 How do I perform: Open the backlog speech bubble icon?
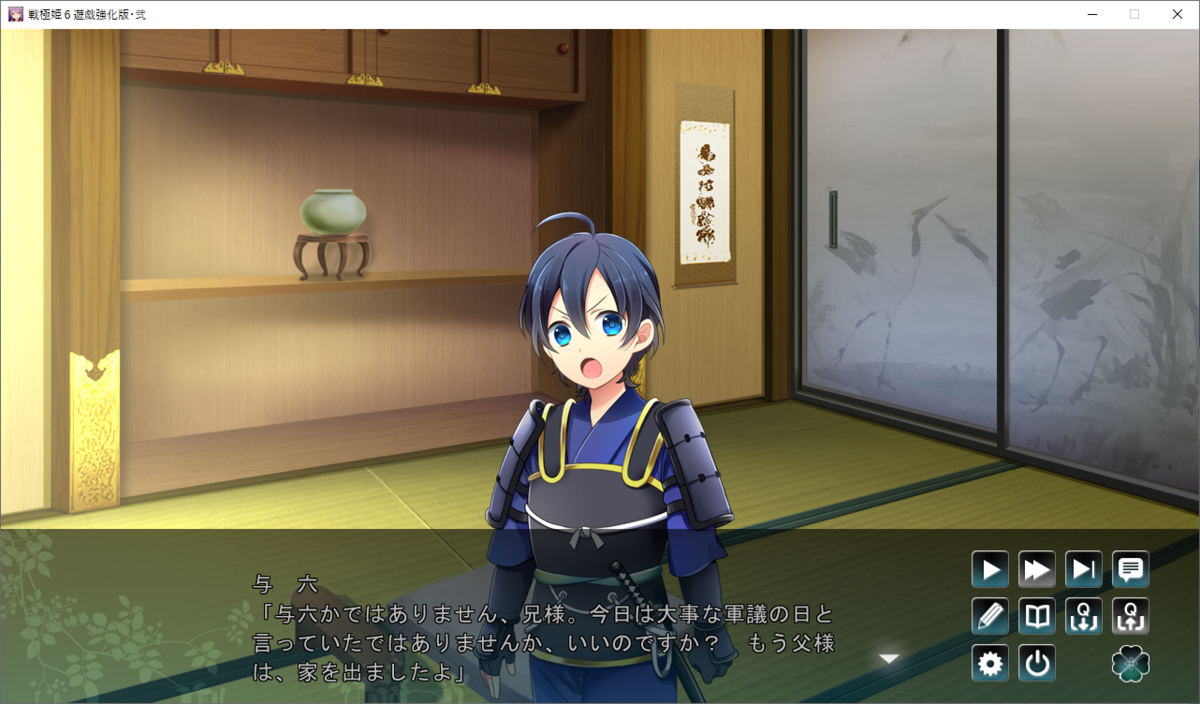1131,570
